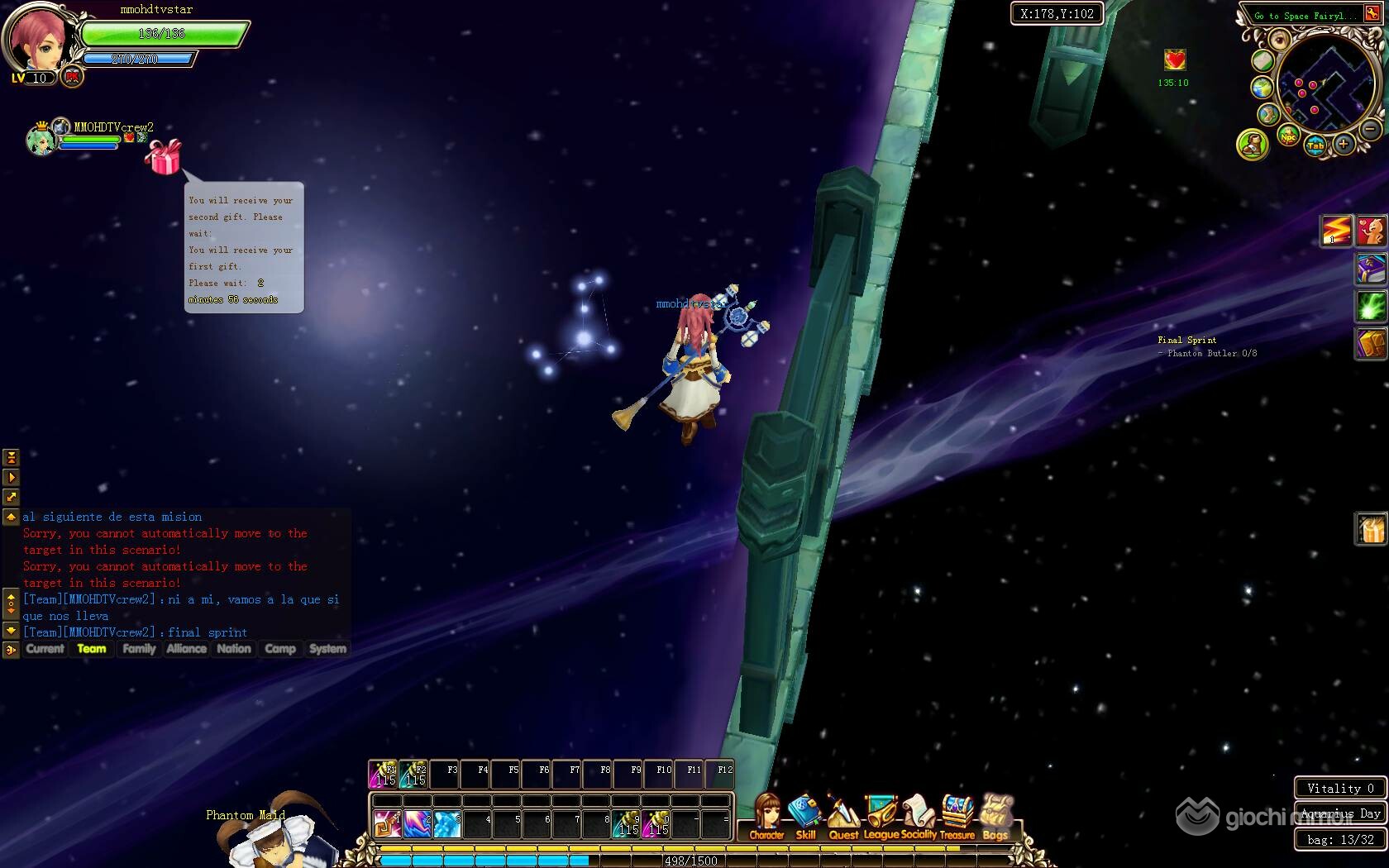The width and height of the screenshot is (1389, 868).
Task: Click the globe world map button
Action: click(1262, 88)
